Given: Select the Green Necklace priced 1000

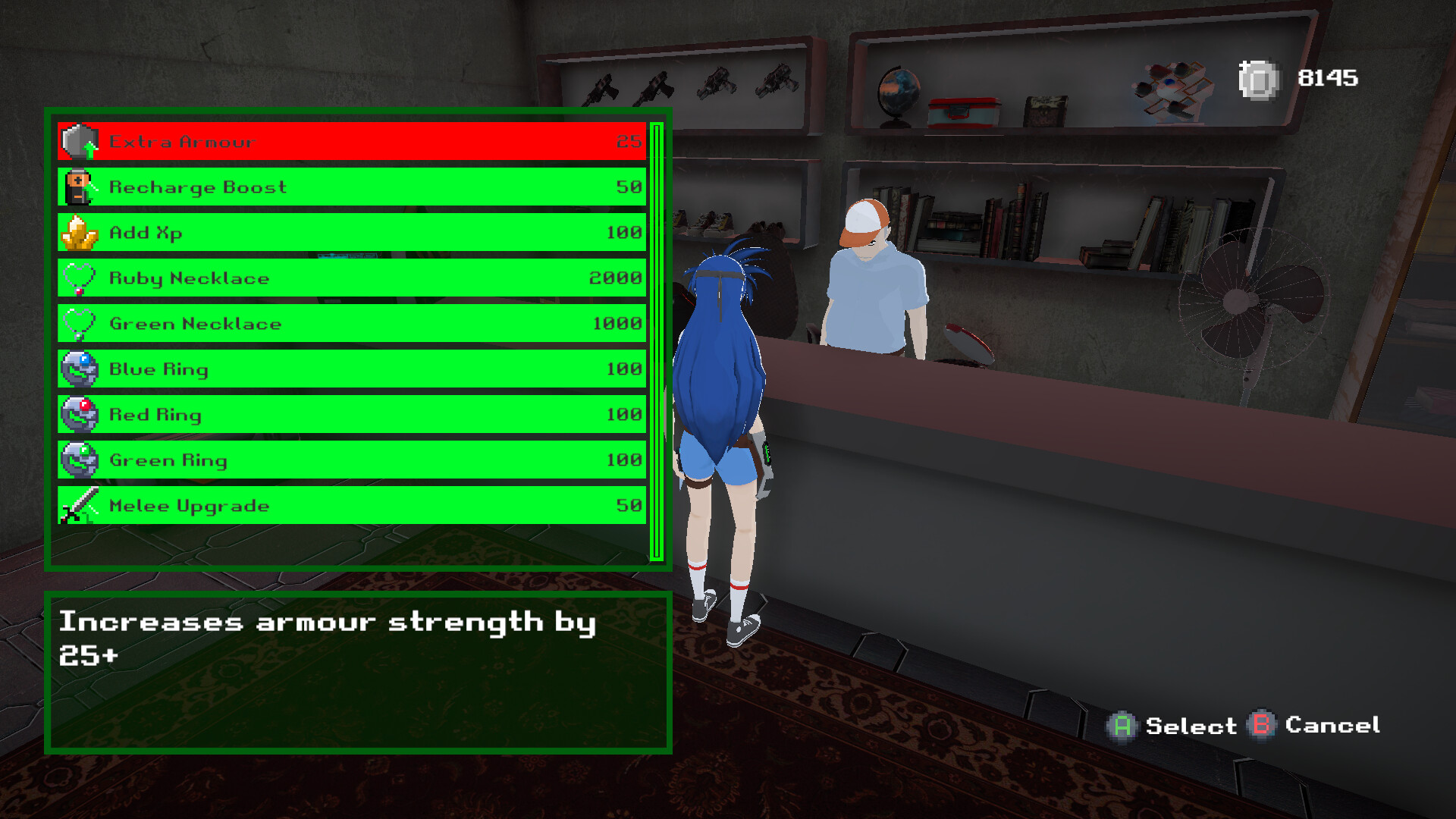Looking at the screenshot, I should click(x=349, y=324).
